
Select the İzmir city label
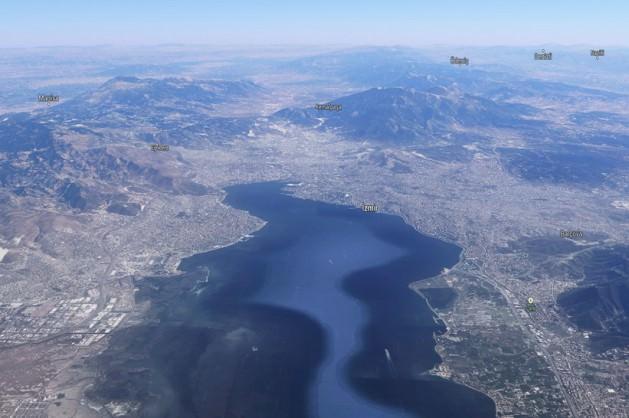point(369,207)
